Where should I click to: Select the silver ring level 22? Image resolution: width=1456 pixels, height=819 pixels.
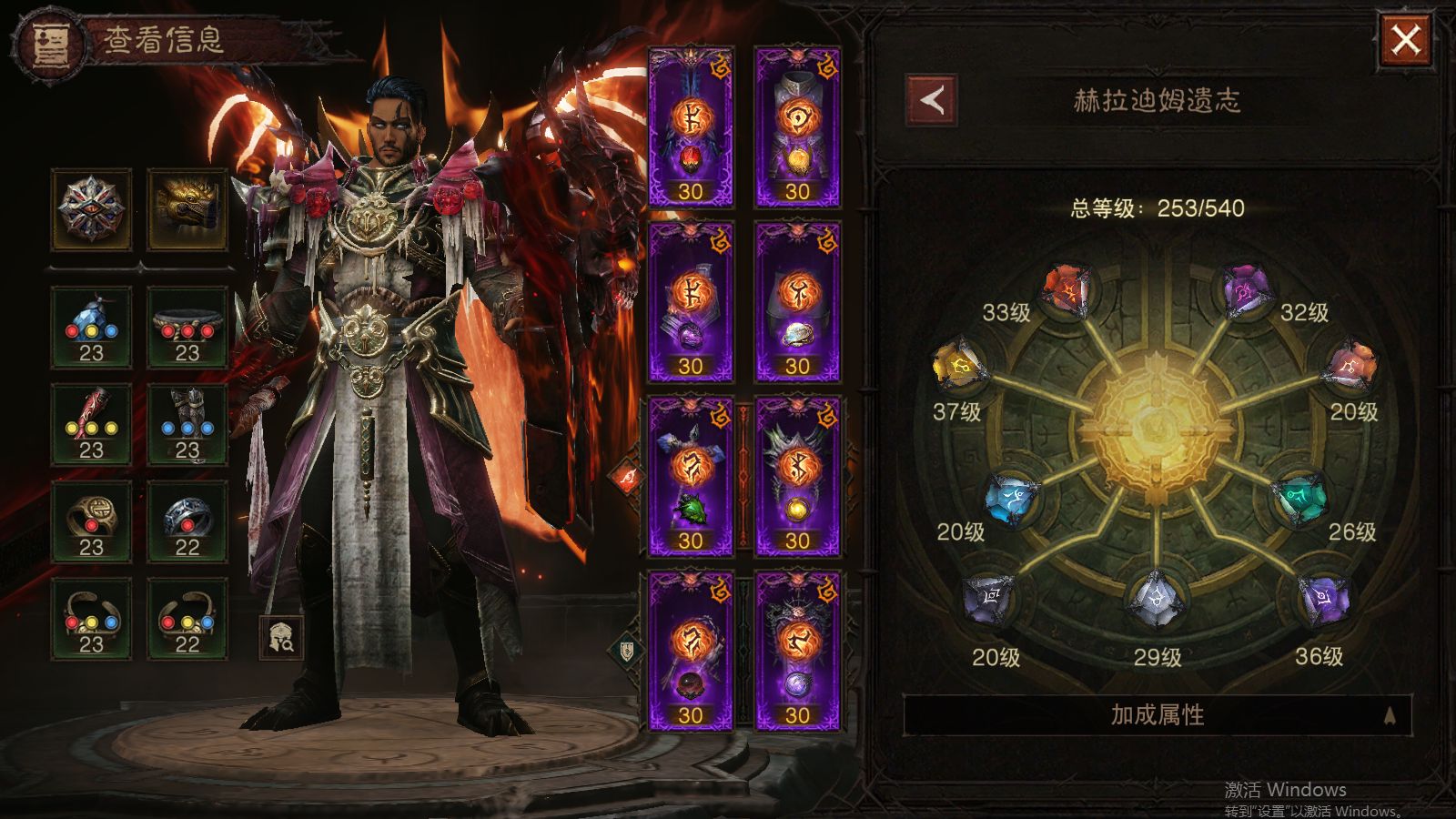click(187, 521)
